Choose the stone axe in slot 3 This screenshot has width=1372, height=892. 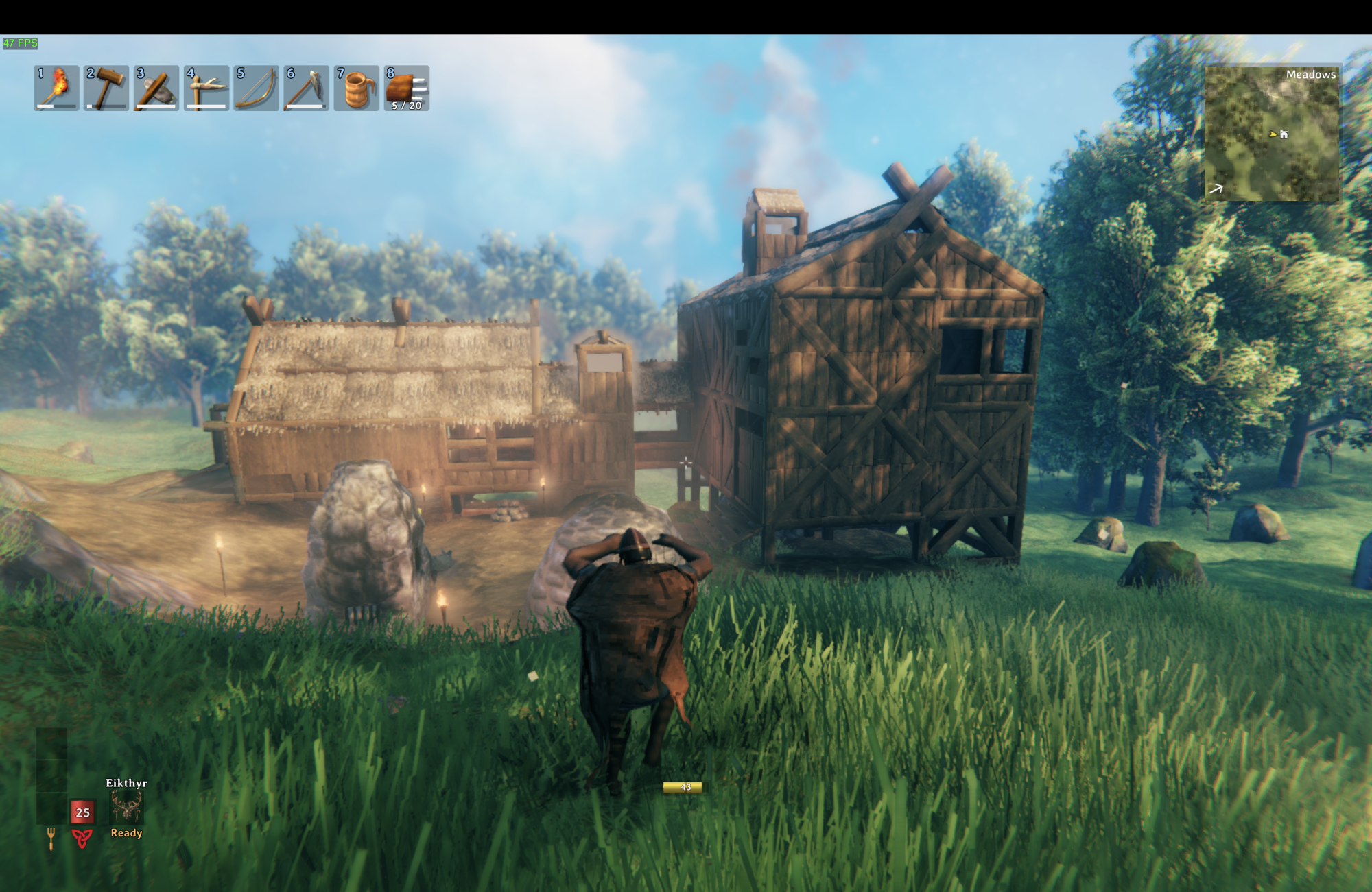point(156,88)
